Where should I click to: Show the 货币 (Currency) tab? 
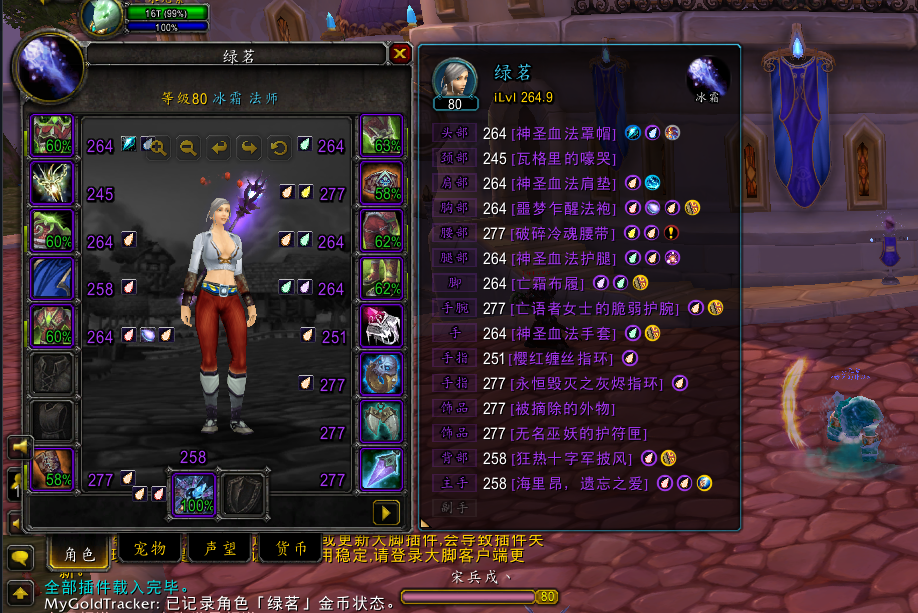[291, 548]
